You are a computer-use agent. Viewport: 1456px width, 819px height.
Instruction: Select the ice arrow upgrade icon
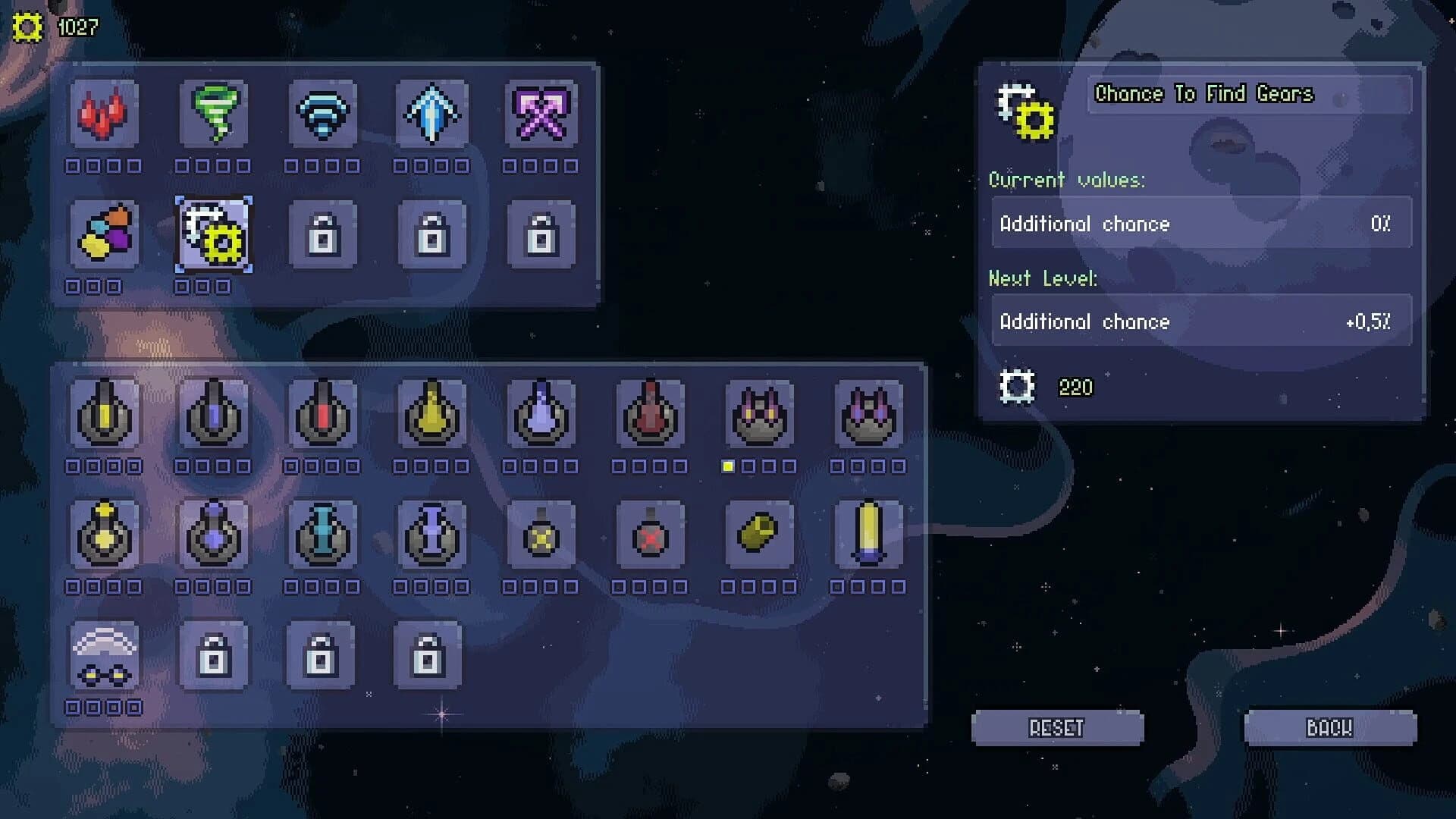pyautogui.click(x=431, y=115)
